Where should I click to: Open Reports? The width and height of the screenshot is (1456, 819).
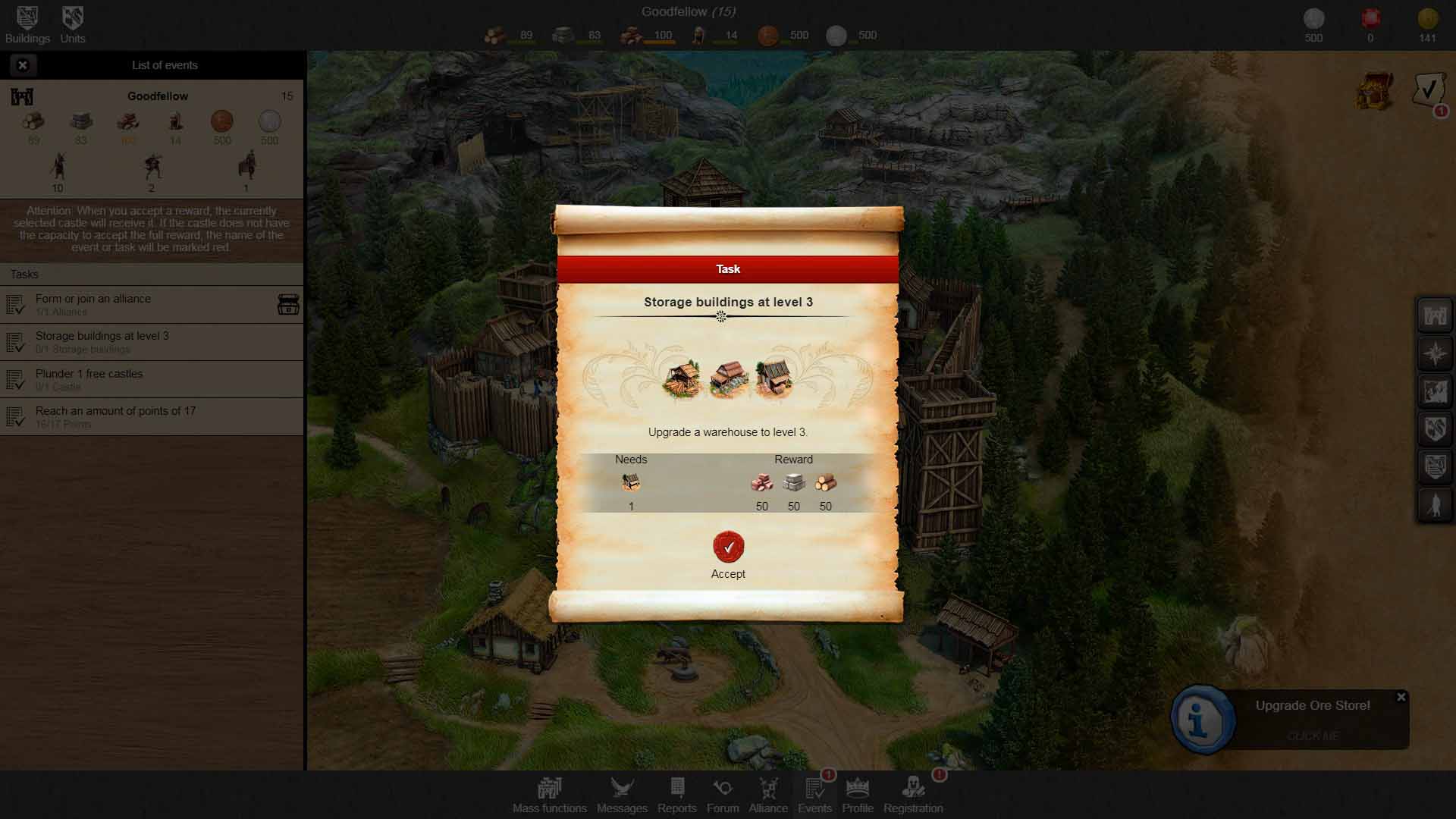click(677, 795)
